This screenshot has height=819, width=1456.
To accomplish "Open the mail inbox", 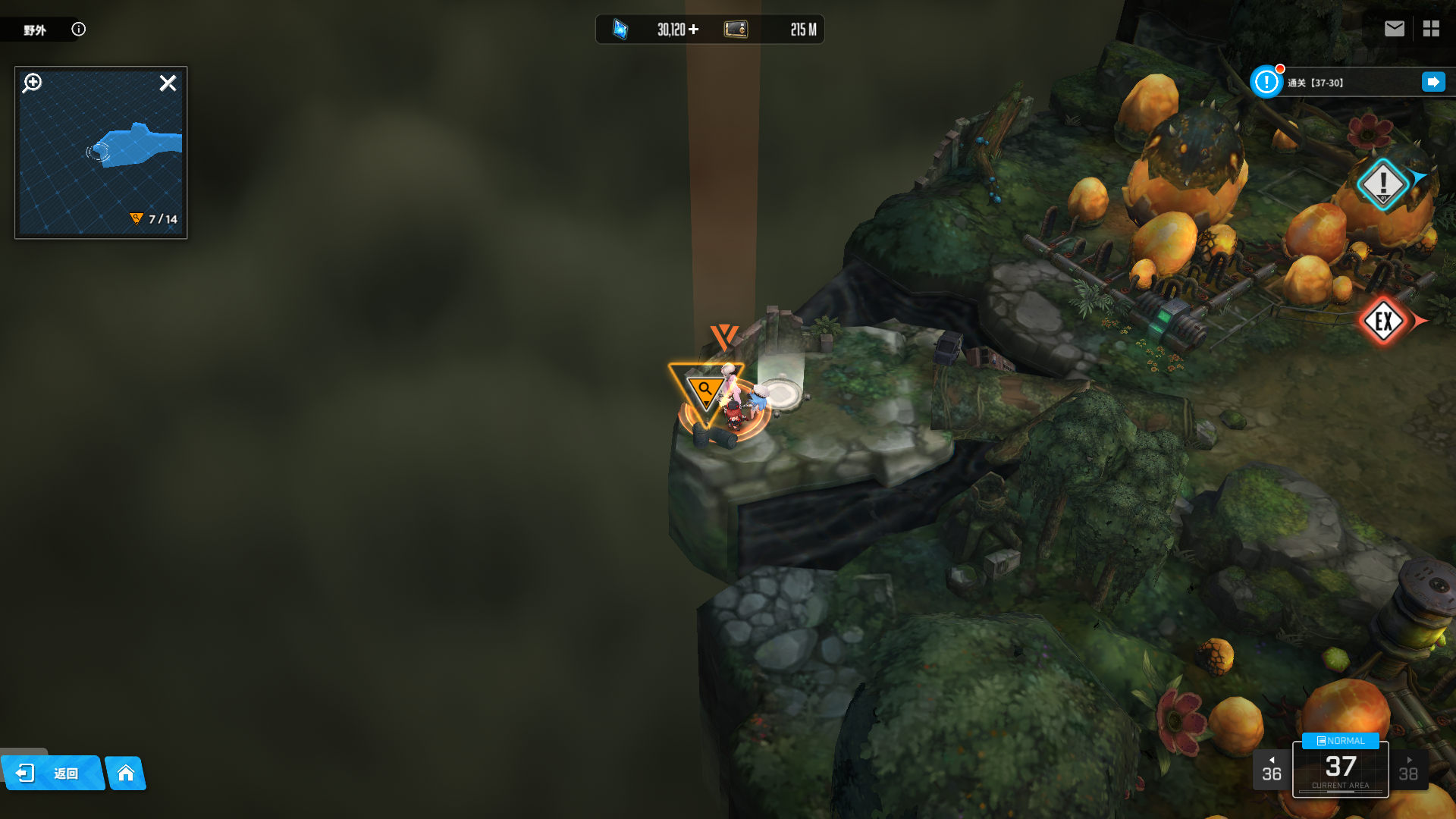I will [1394, 29].
